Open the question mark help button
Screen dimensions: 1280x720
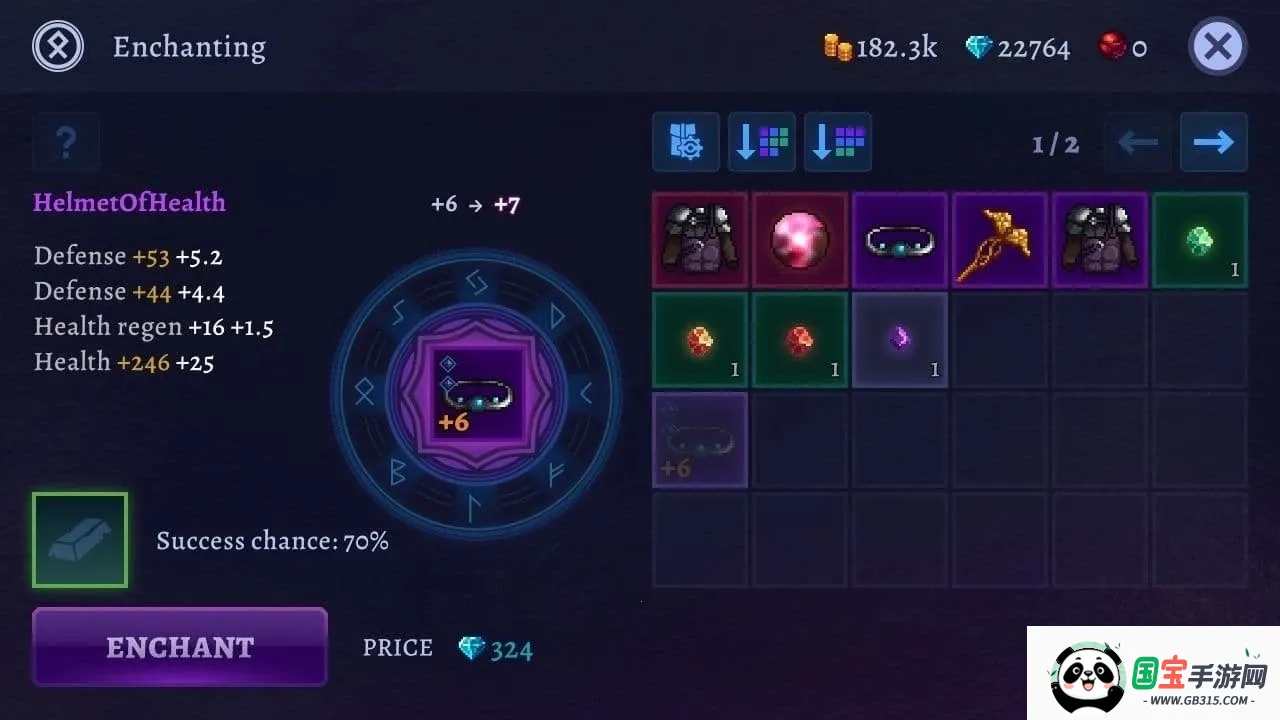pos(66,142)
